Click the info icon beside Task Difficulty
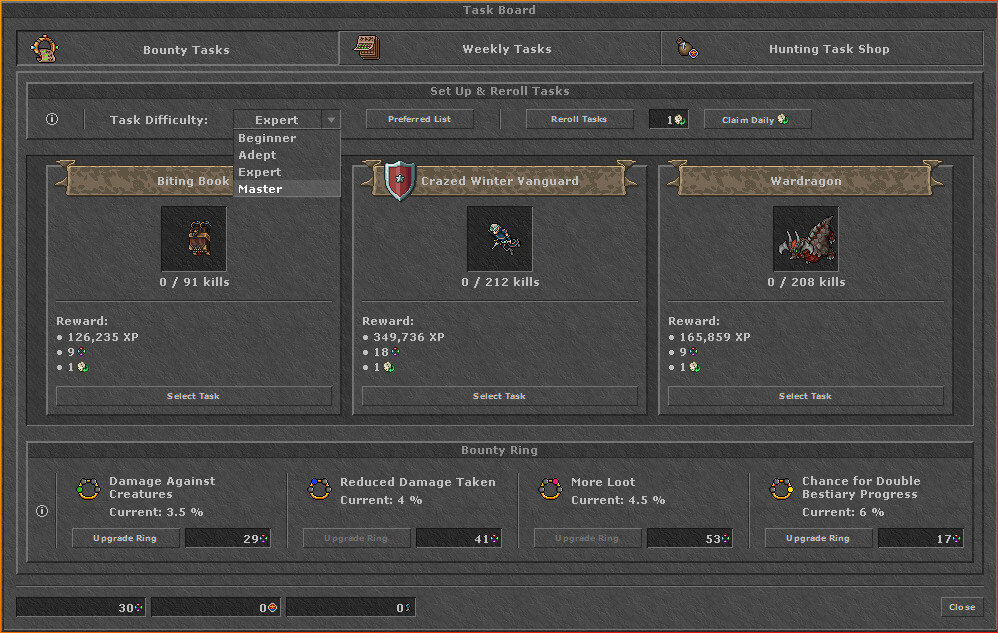Image resolution: width=998 pixels, height=633 pixels. 52,120
